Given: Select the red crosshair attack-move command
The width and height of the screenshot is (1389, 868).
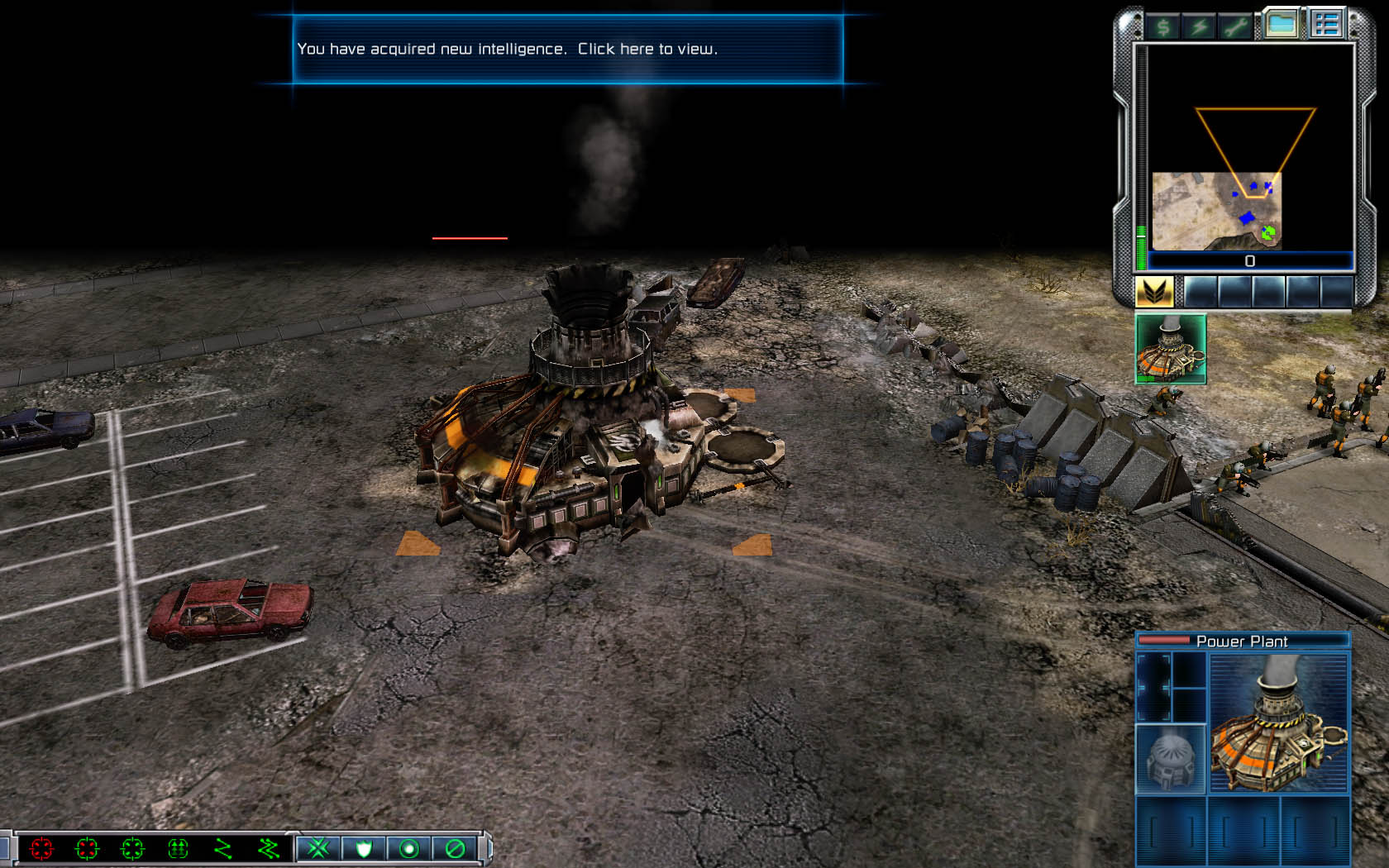Looking at the screenshot, I should 41,848.
